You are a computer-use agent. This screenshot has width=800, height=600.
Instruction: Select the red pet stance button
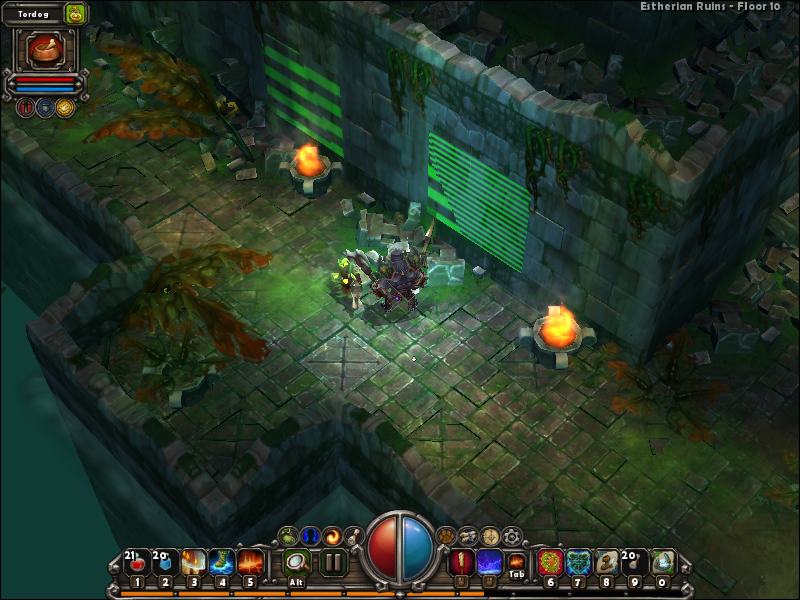(25, 107)
